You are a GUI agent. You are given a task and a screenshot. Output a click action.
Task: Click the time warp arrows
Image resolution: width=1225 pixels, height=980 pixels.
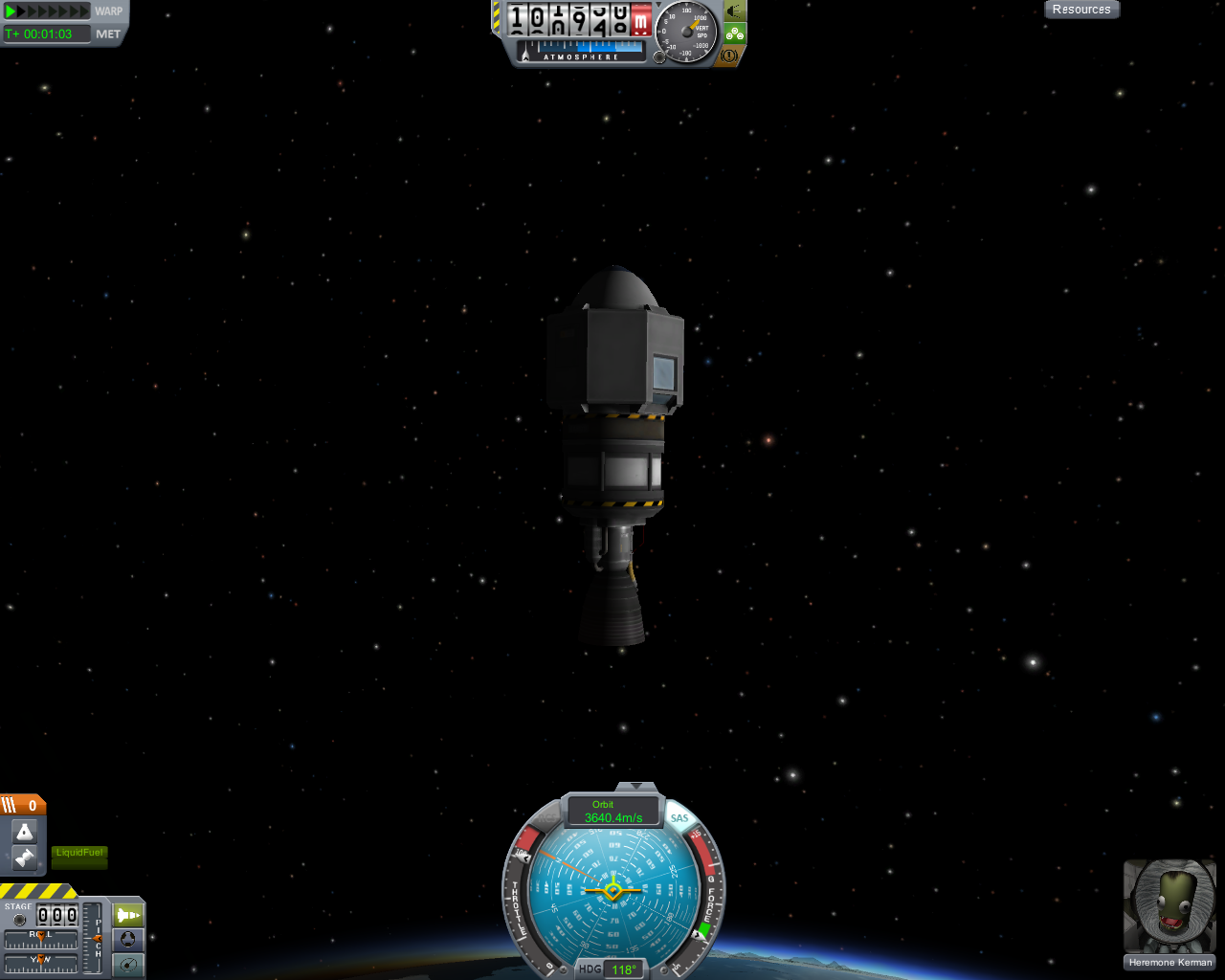pos(47,11)
